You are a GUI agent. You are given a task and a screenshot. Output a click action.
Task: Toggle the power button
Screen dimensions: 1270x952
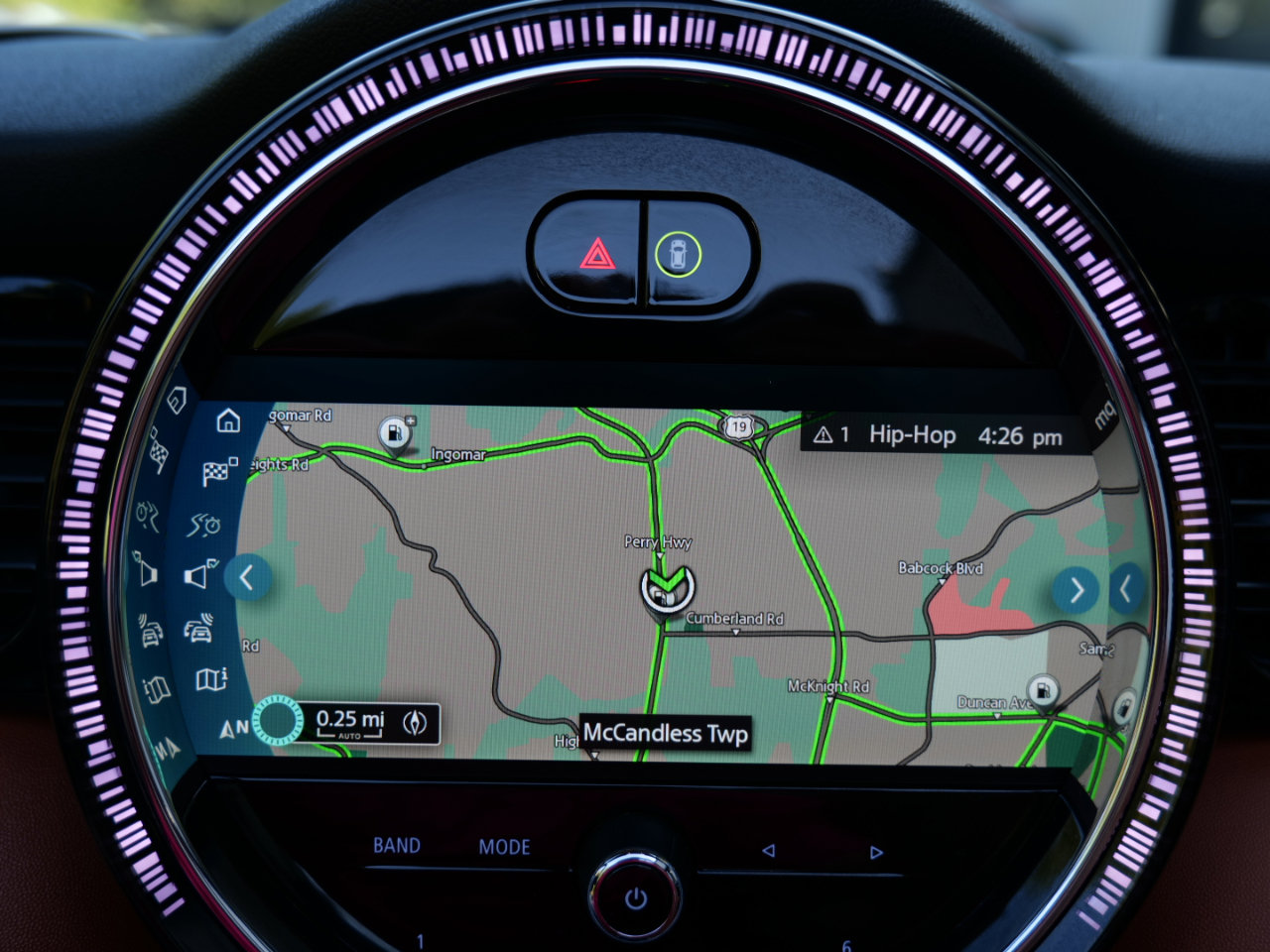click(635, 899)
